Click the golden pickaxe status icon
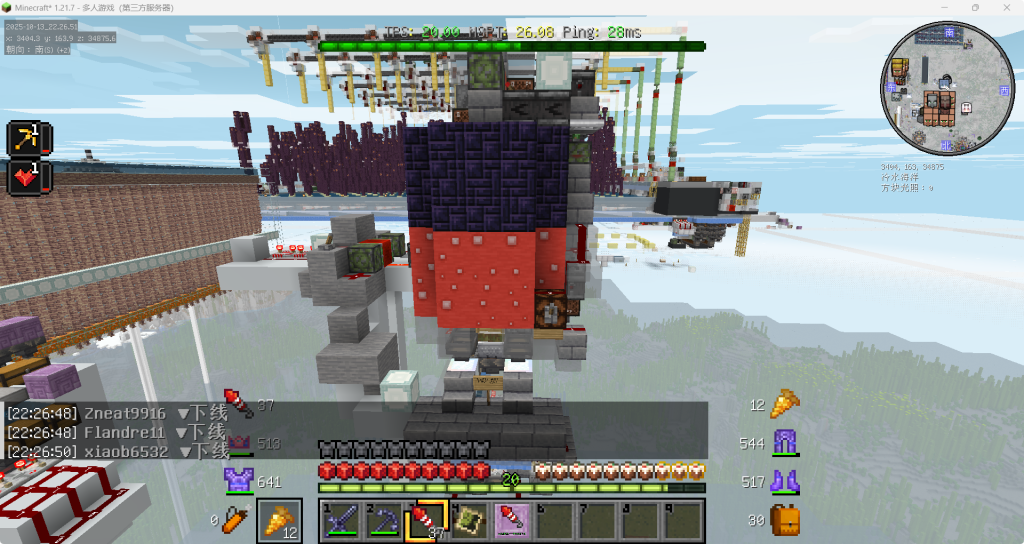Screen dimensions: 1024x544 [x=23, y=139]
